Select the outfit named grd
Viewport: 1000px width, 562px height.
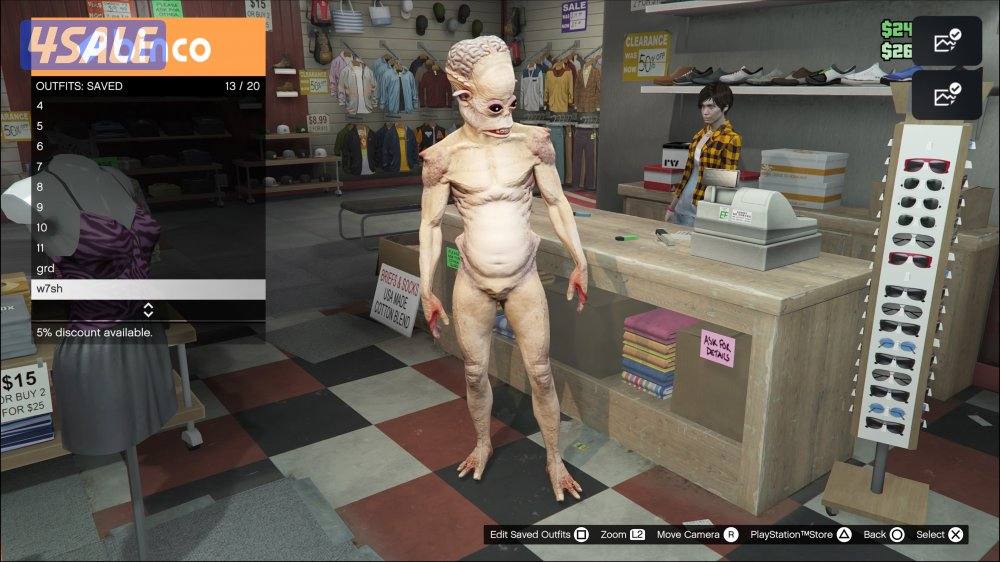148,268
